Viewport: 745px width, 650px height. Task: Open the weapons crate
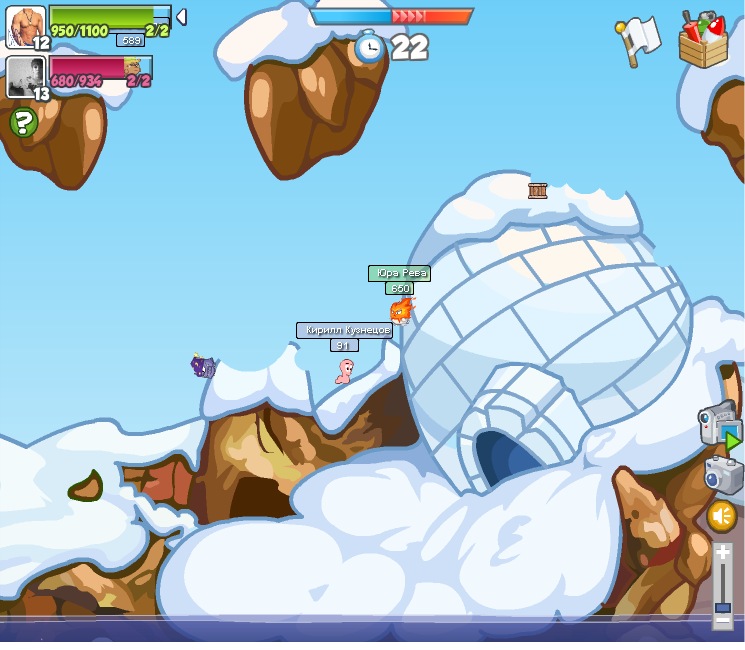pyautogui.click(x=703, y=40)
